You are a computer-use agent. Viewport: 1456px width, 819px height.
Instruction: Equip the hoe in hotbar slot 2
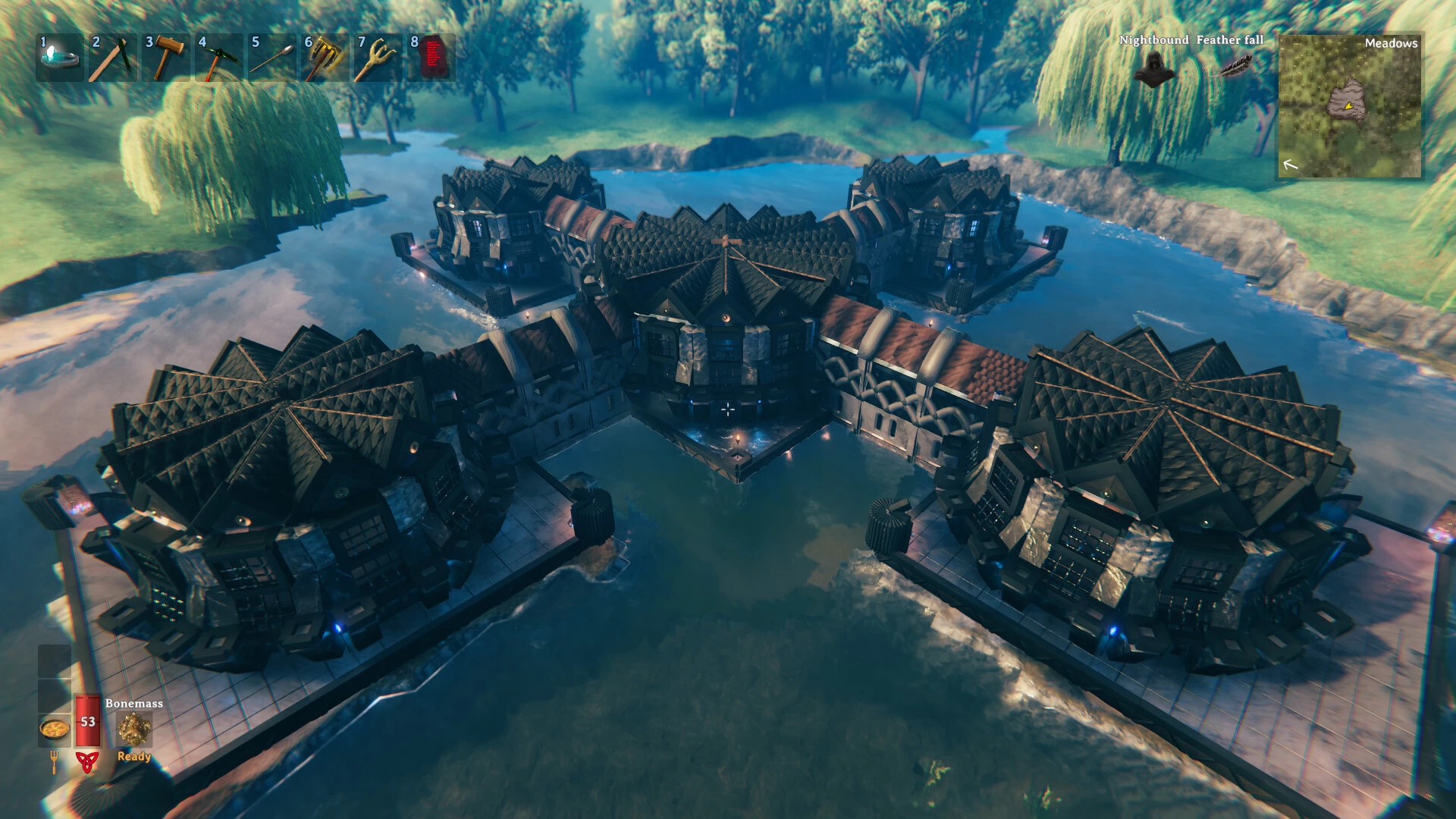[113, 58]
